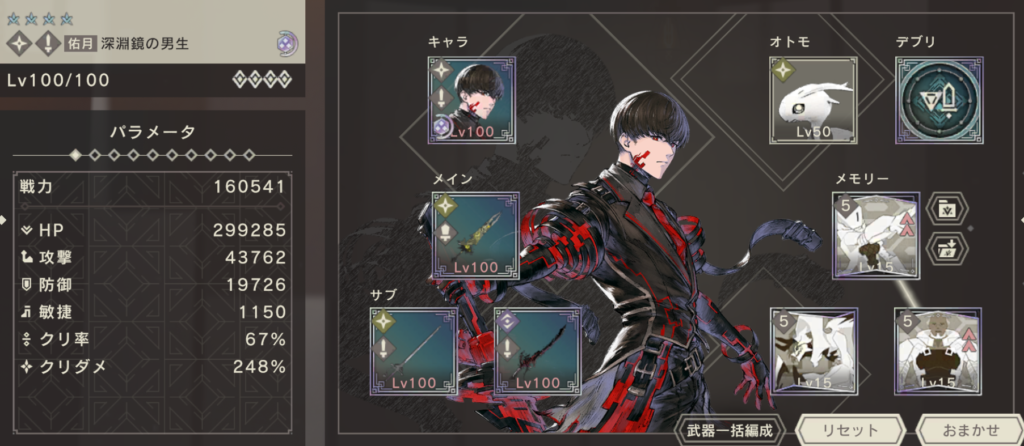1024x446 pixels.
Task: Click the リセット button
Action: click(847, 429)
